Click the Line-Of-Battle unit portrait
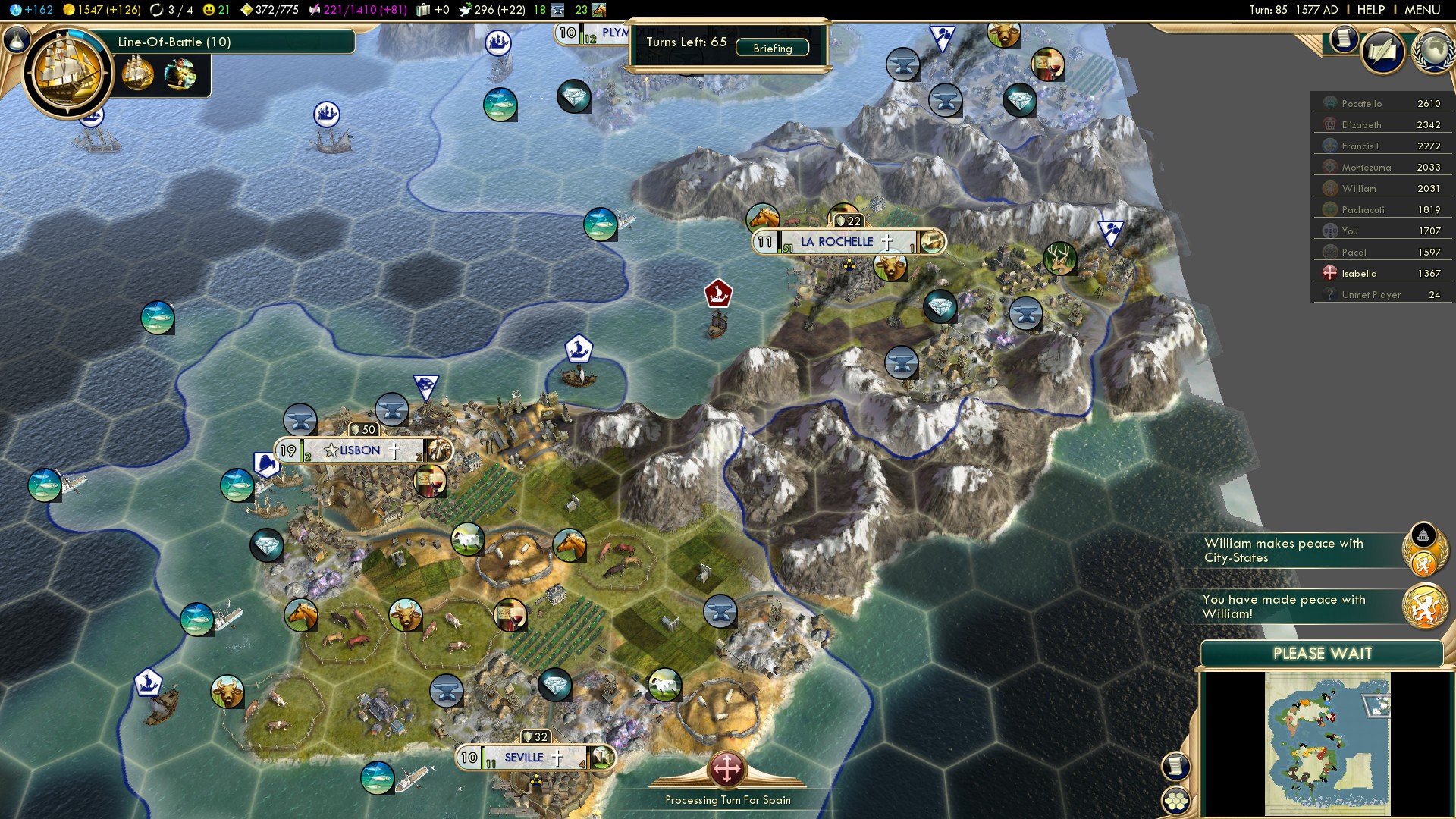 click(x=68, y=73)
